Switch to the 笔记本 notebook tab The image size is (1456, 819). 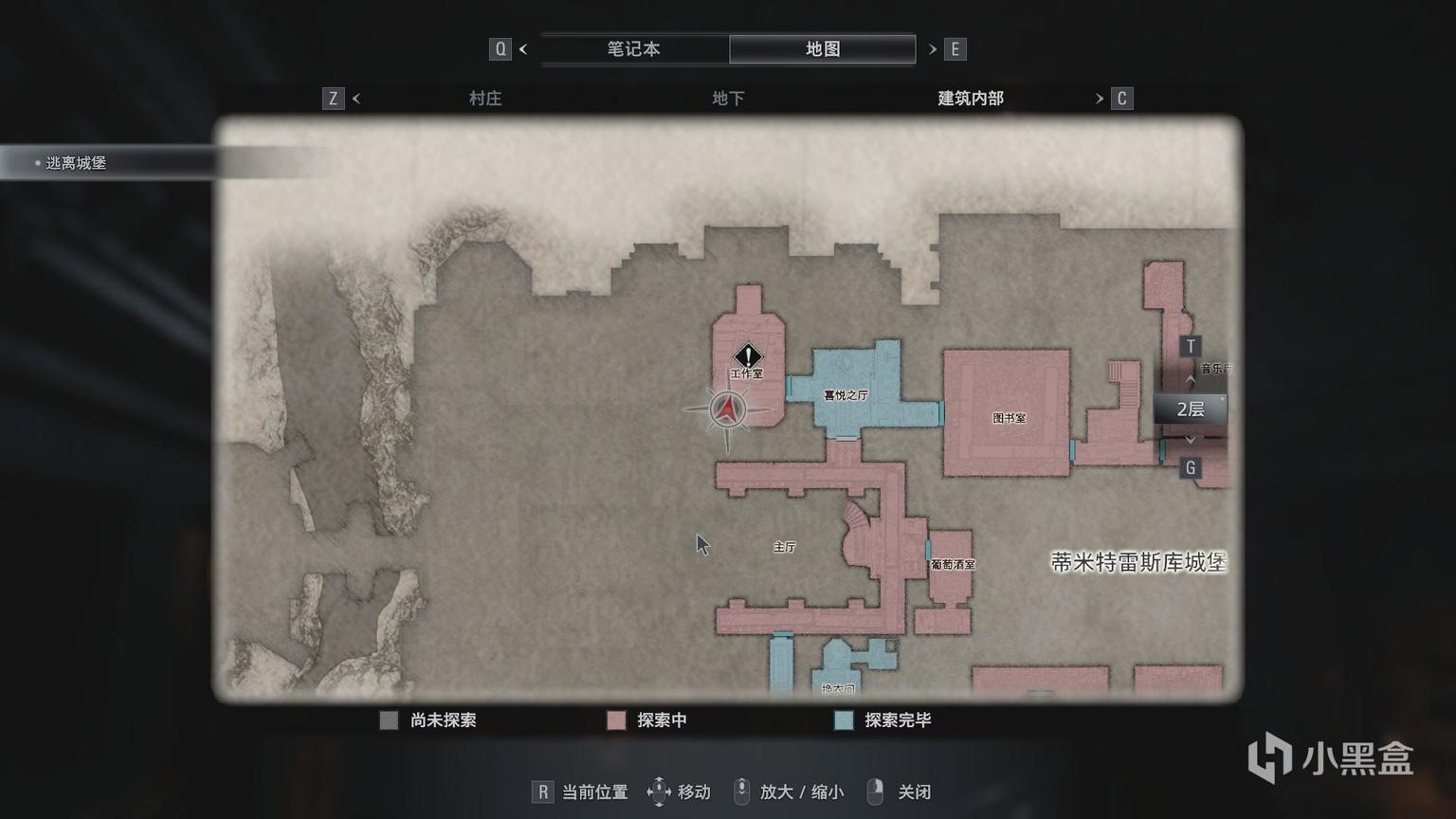[x=633, y=49]
